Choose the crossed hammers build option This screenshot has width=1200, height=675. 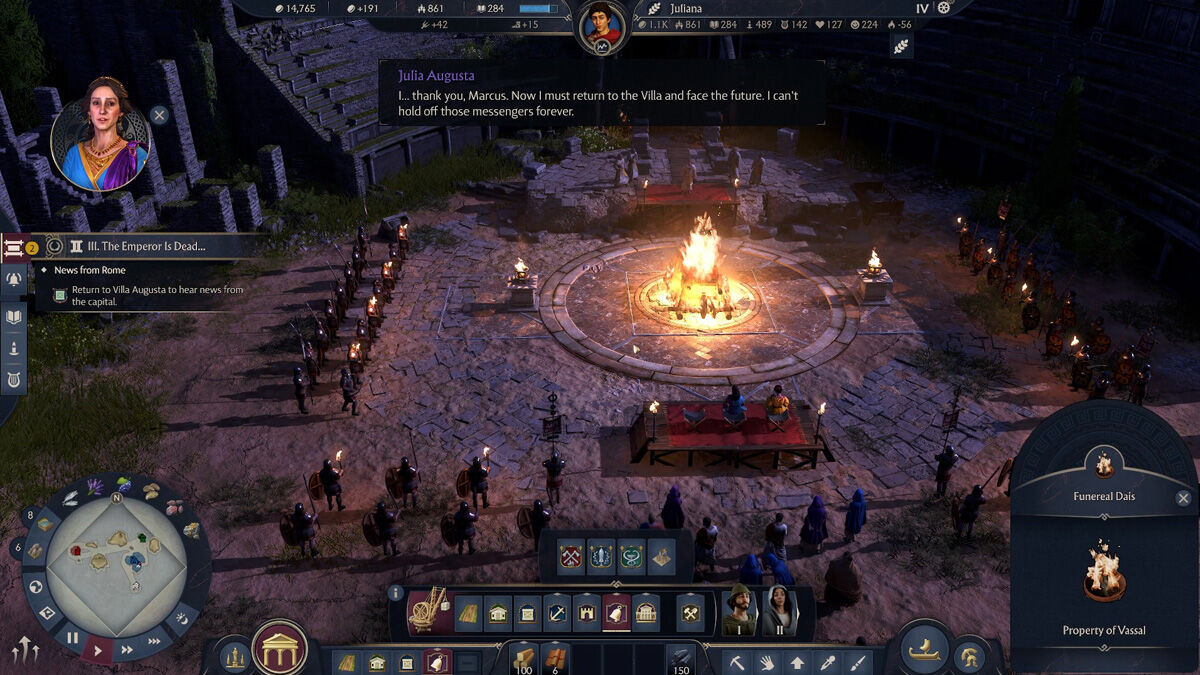click(690, 612)
